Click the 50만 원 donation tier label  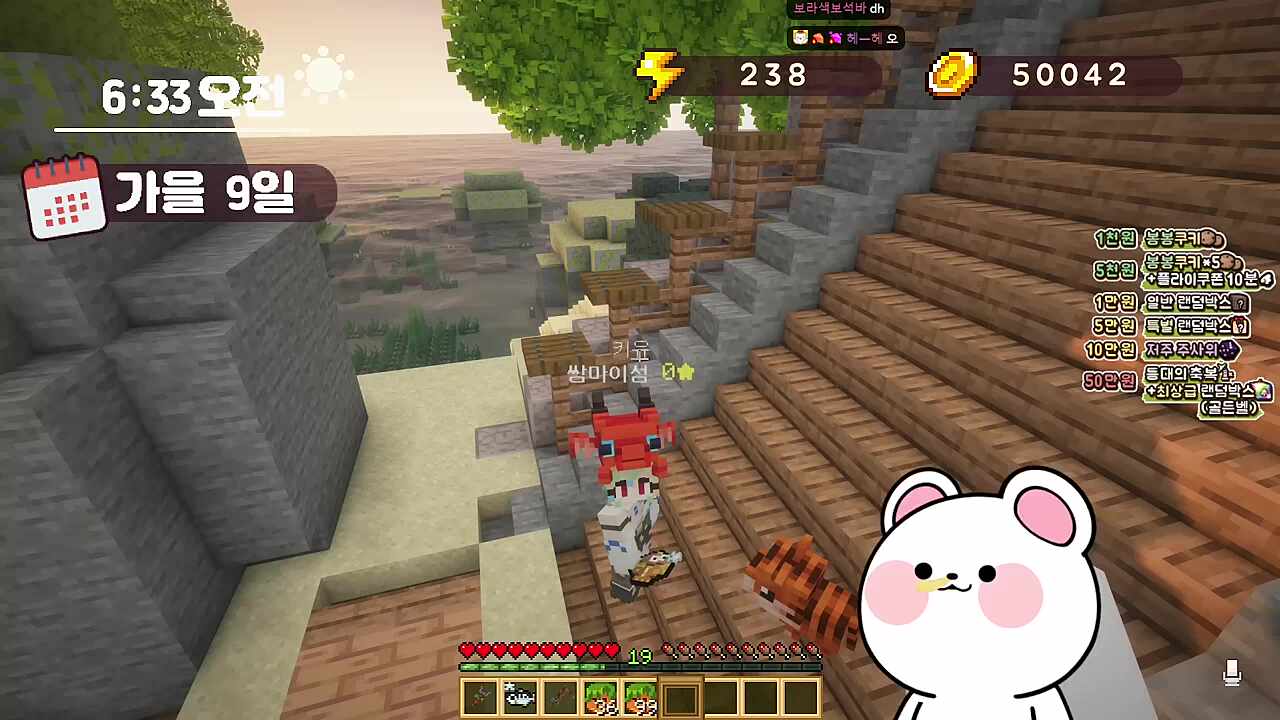pos(1112,382)
